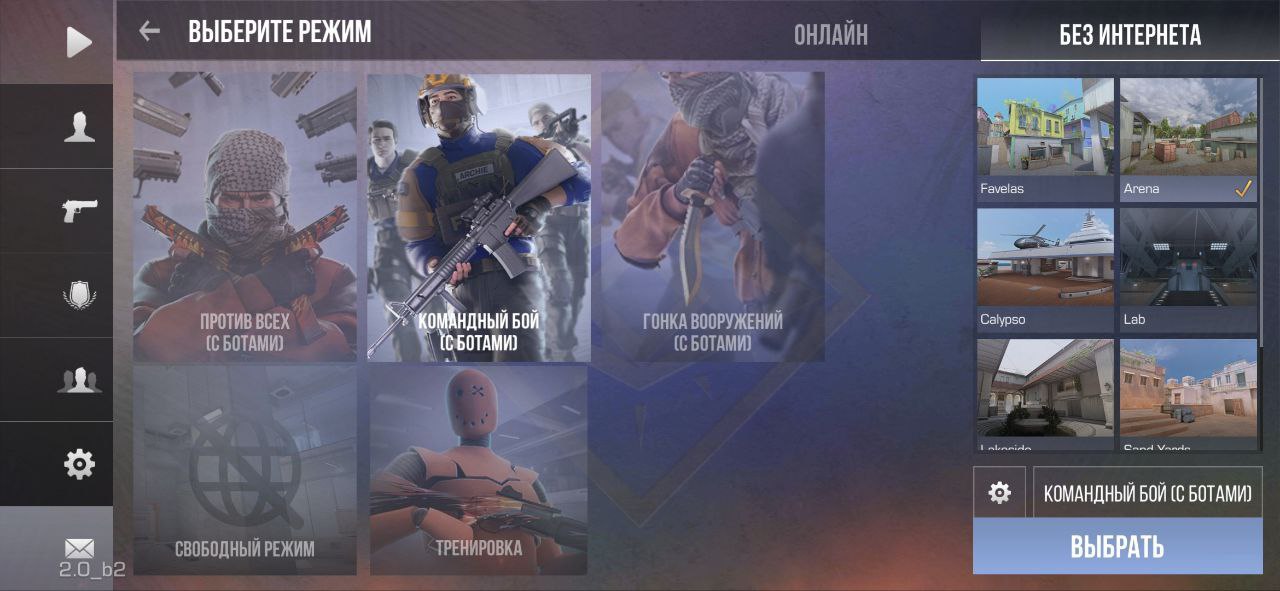Viewport: 1280px width, 591px height.
Task: Open the ТРЕНИРОВКА mode card
Action: coord(479,470)
